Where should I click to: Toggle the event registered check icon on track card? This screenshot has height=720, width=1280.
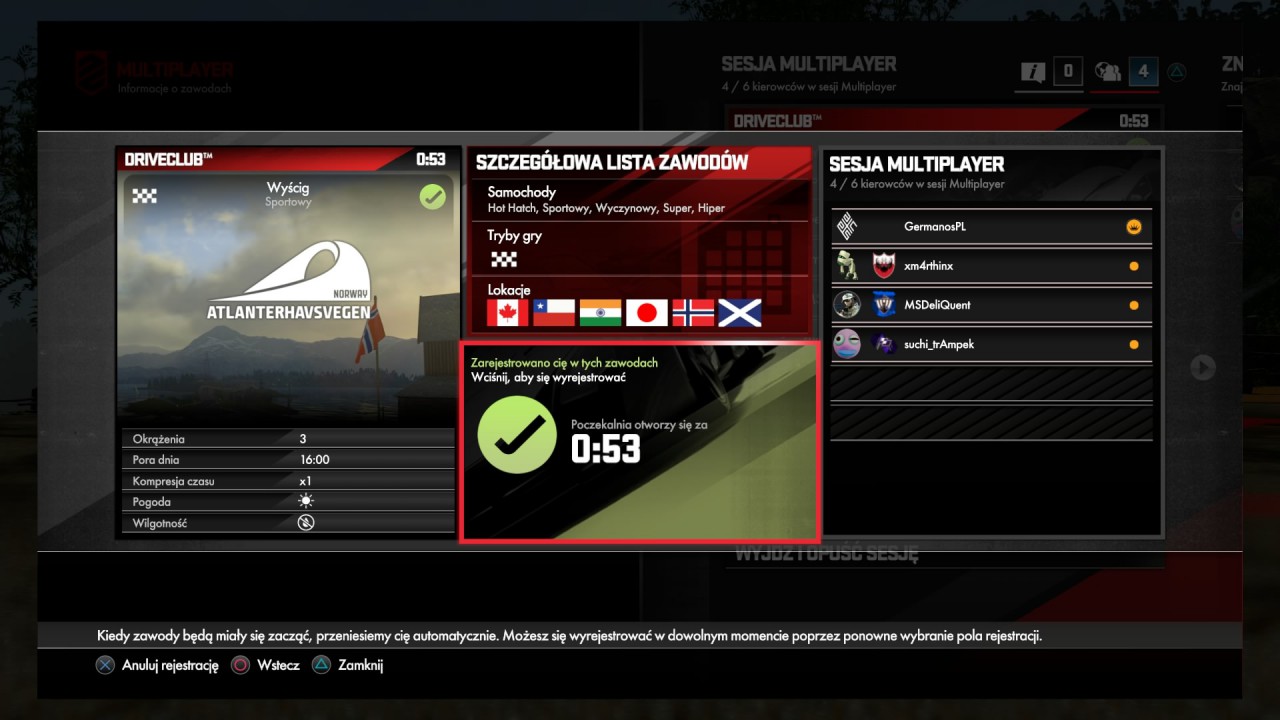pos(432,197)
